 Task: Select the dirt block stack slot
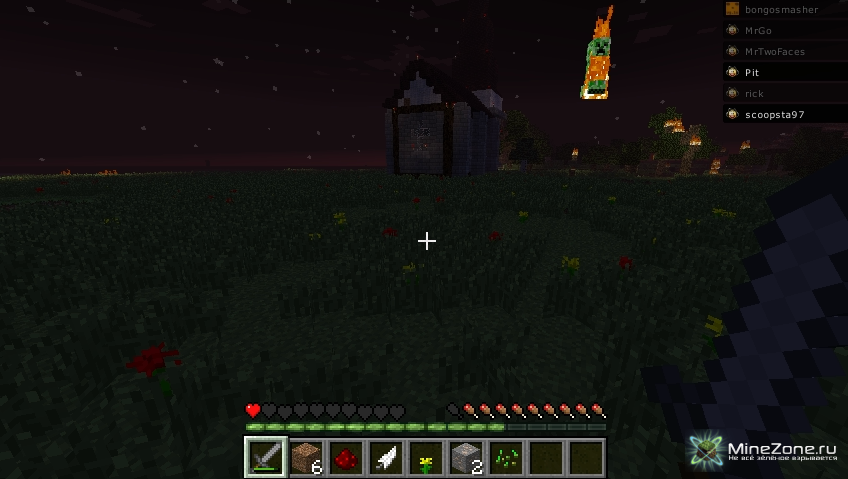[306, 458]
